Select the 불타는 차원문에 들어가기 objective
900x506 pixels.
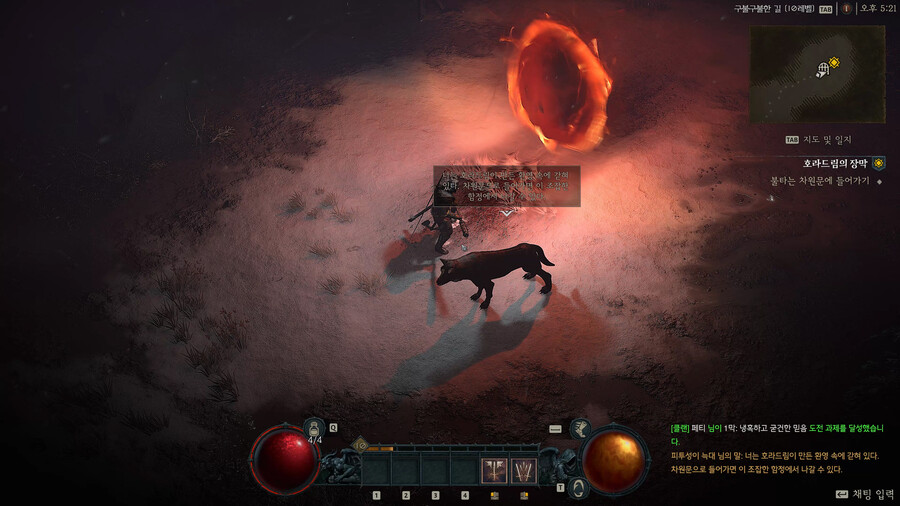pyautogui.click(x=818, y=181)
